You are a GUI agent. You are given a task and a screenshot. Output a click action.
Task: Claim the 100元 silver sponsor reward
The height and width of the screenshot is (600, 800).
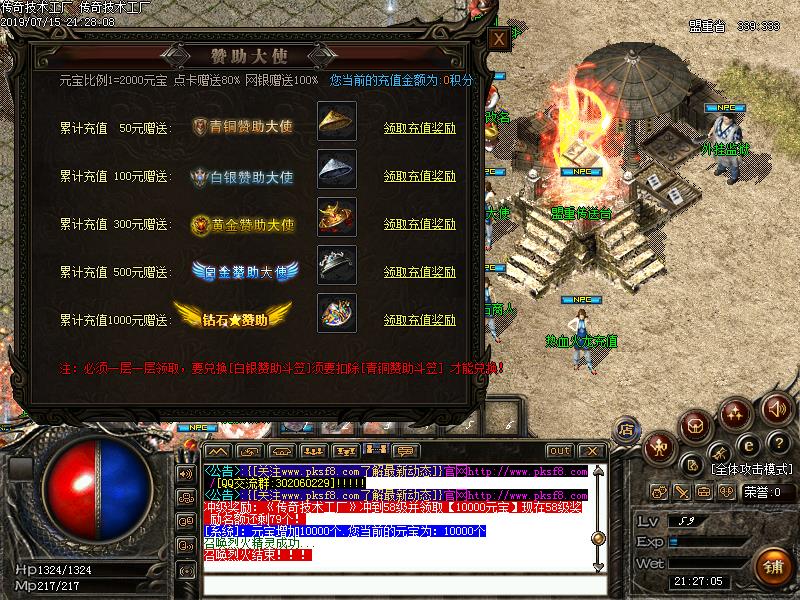pos(420,176)
